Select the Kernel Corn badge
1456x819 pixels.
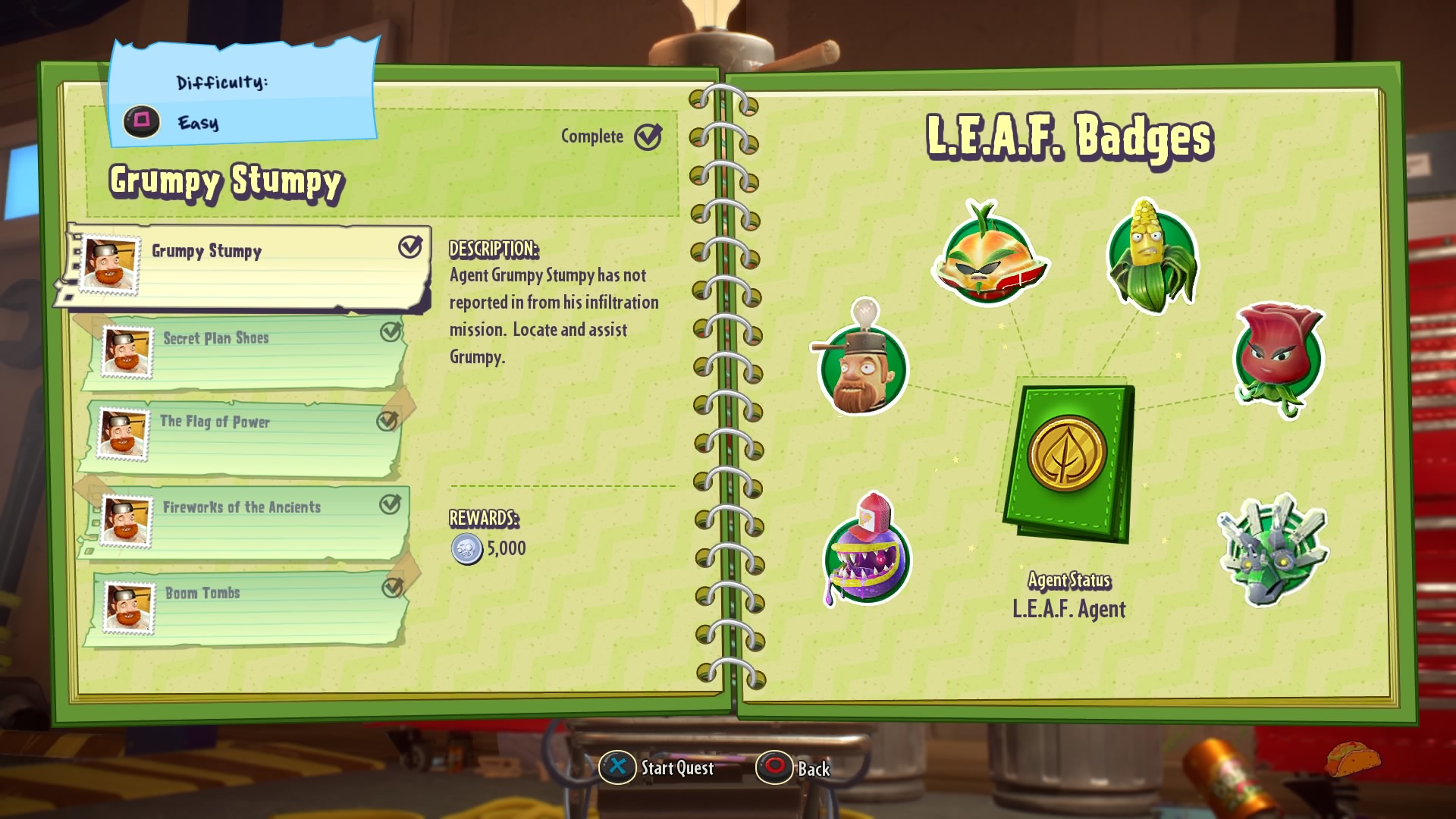click(1152, 256)
